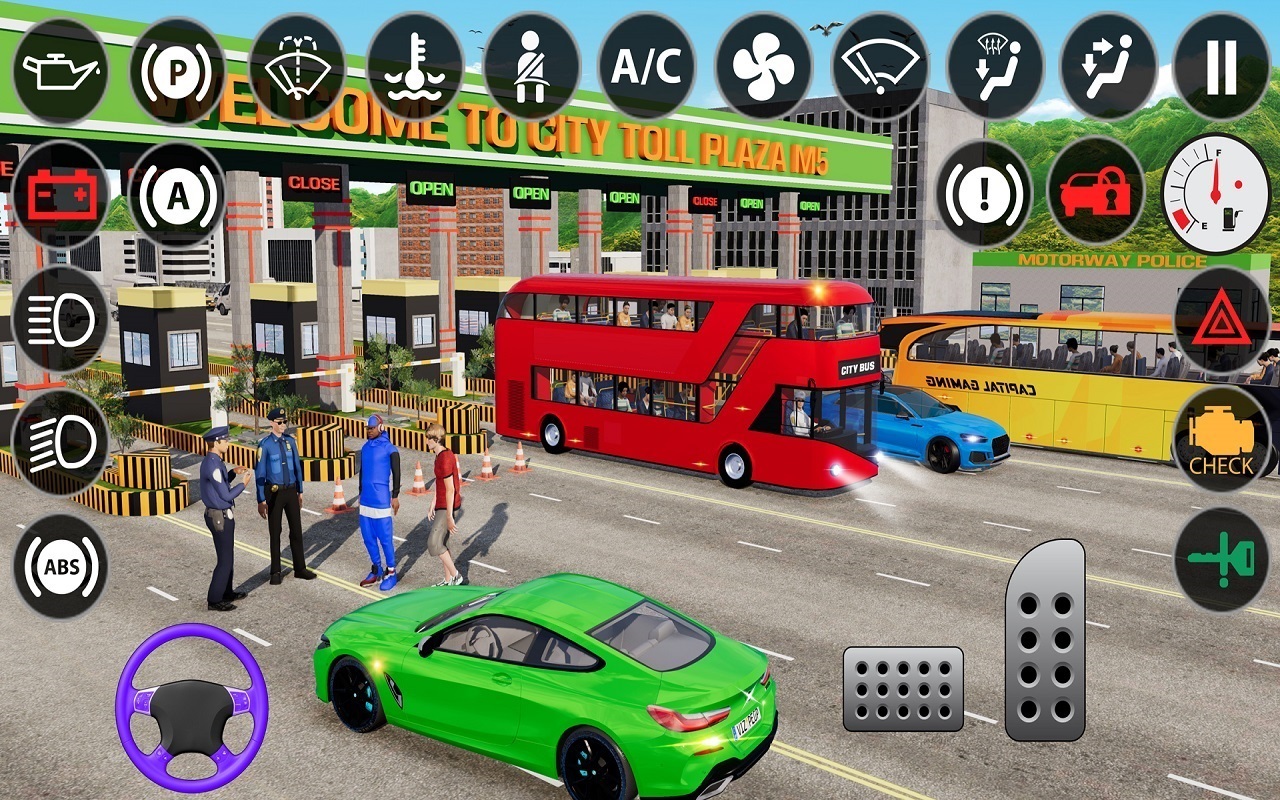
Task: Select the brake warning exclamation icon
Action: point(985,196)
